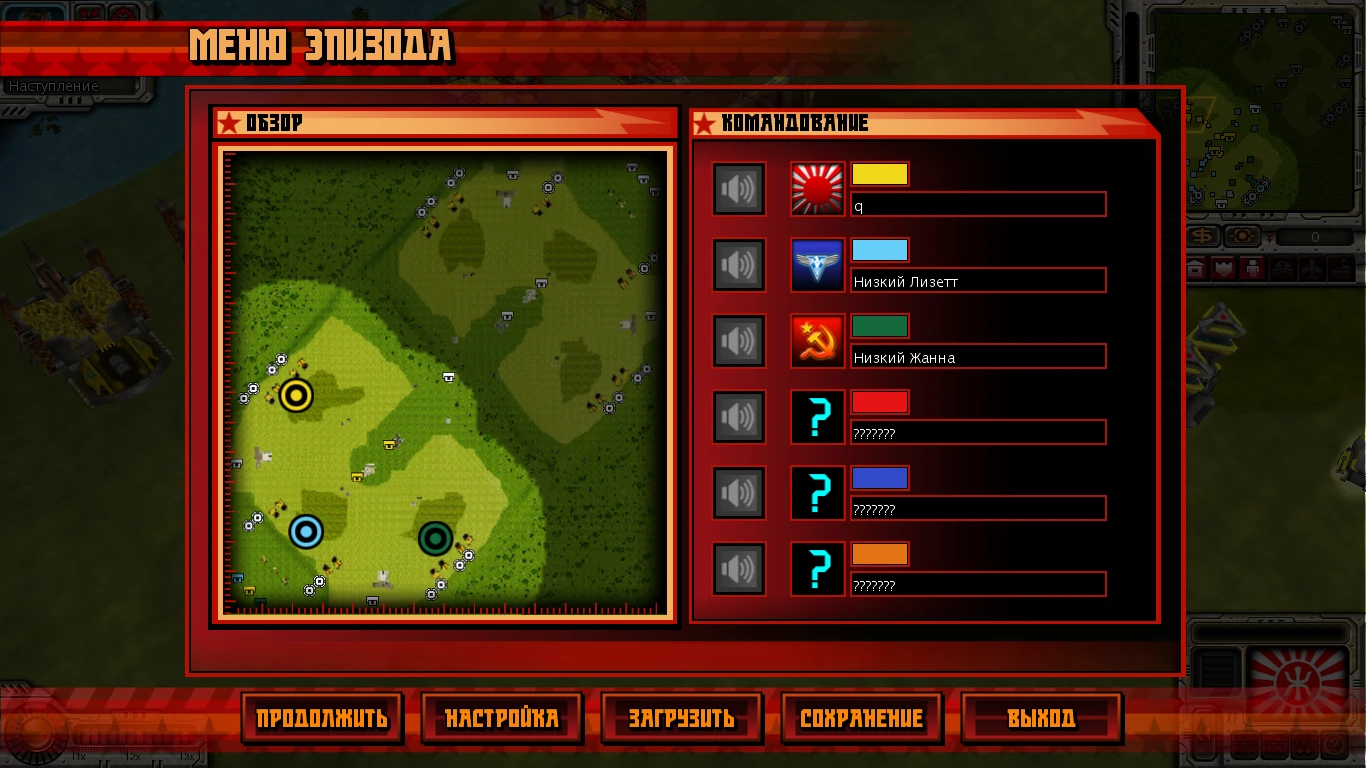Image resolution: width=1366 pixels, height=768 pixels.
Task: Select the infantry tab icon in the build sidebar
Action: point(1252,267)
